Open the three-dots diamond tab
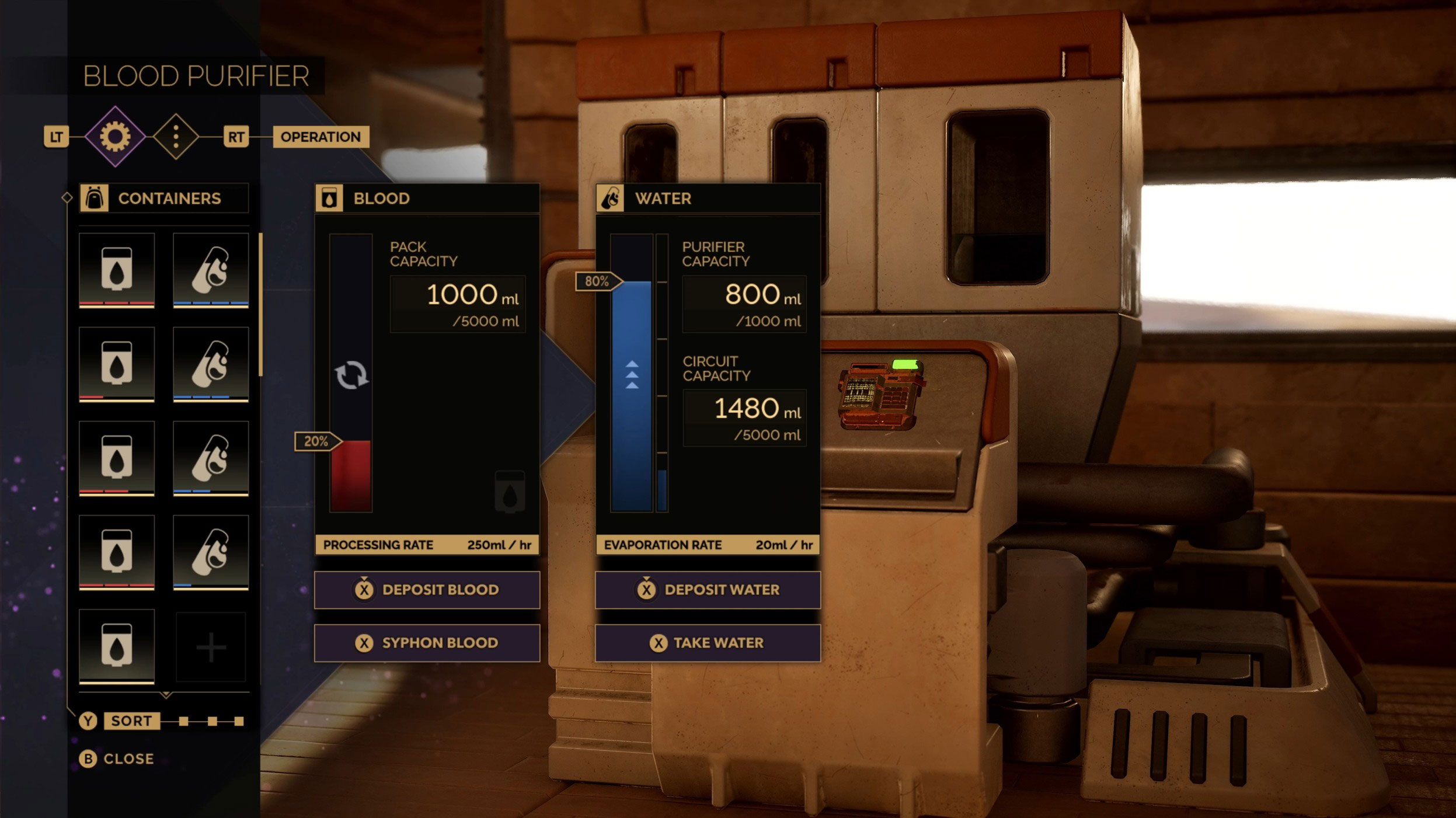The width and height of the screenshot is (1456, 818). [x=176, y=137]
